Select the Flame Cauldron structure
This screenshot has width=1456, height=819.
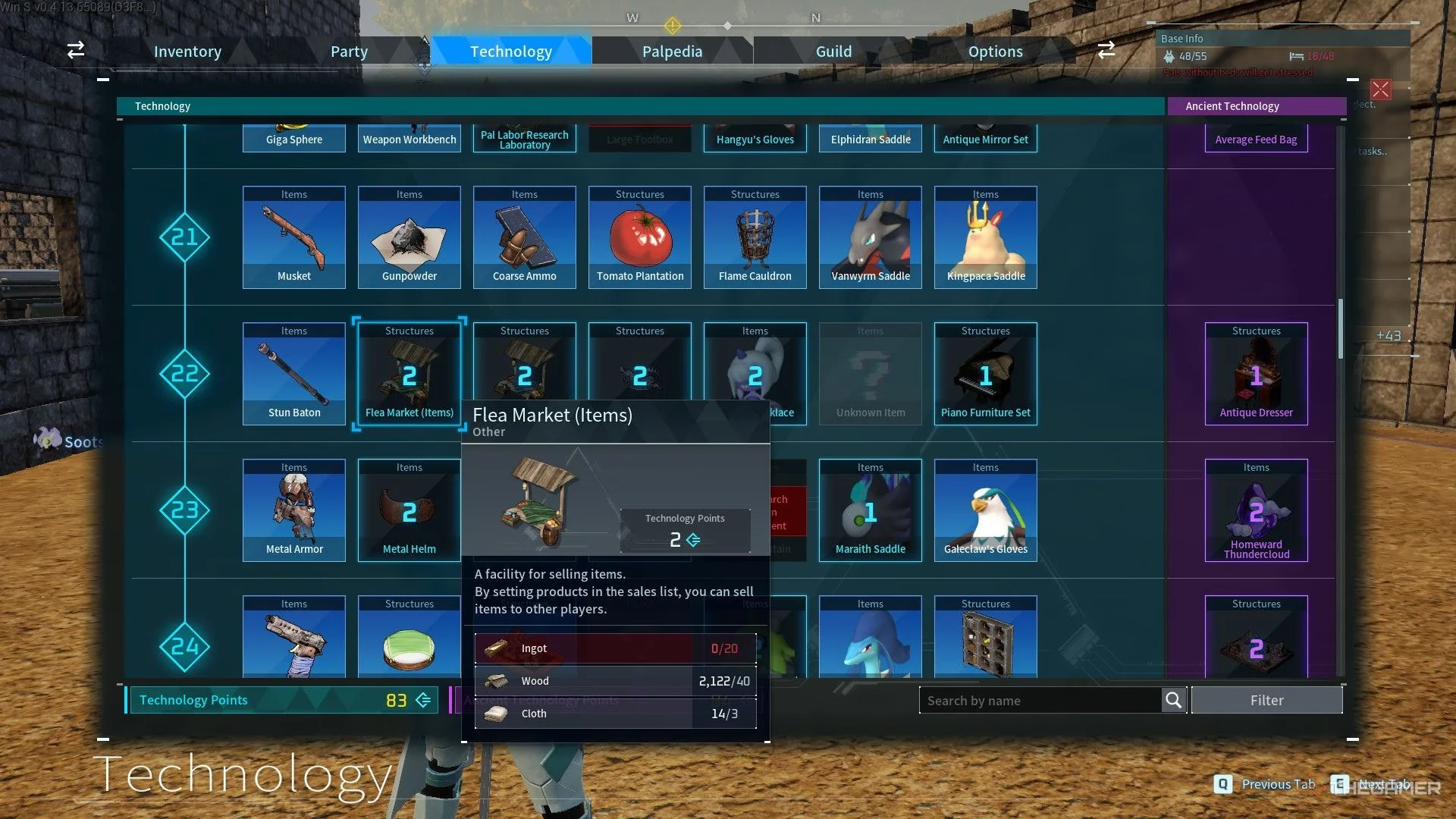pos(755,237)
